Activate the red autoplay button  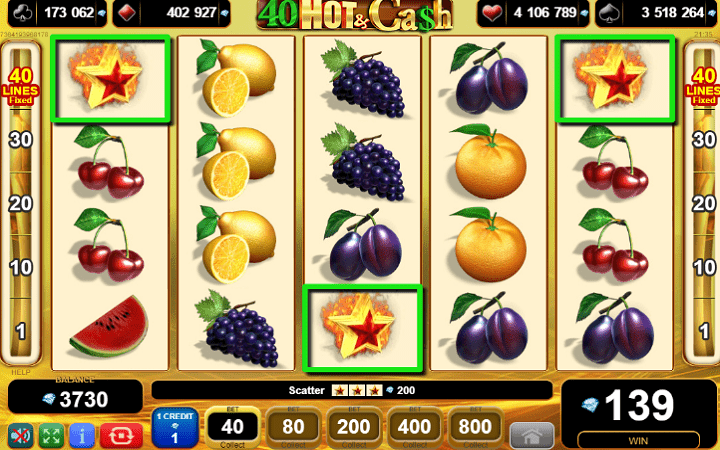pyautogui.click(x=120, y=436)
